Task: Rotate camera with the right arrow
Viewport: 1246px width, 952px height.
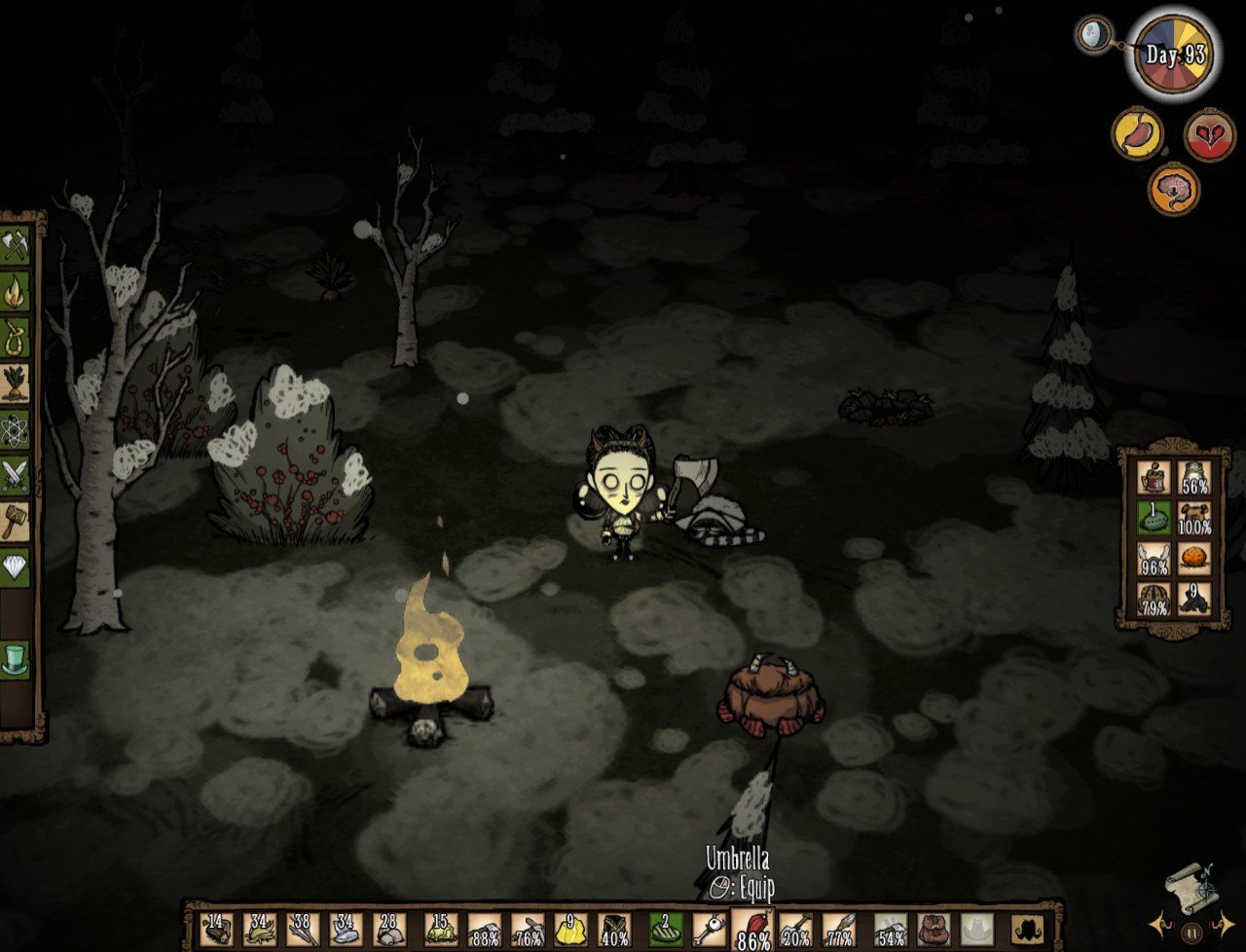Action: coord(1224,923)
